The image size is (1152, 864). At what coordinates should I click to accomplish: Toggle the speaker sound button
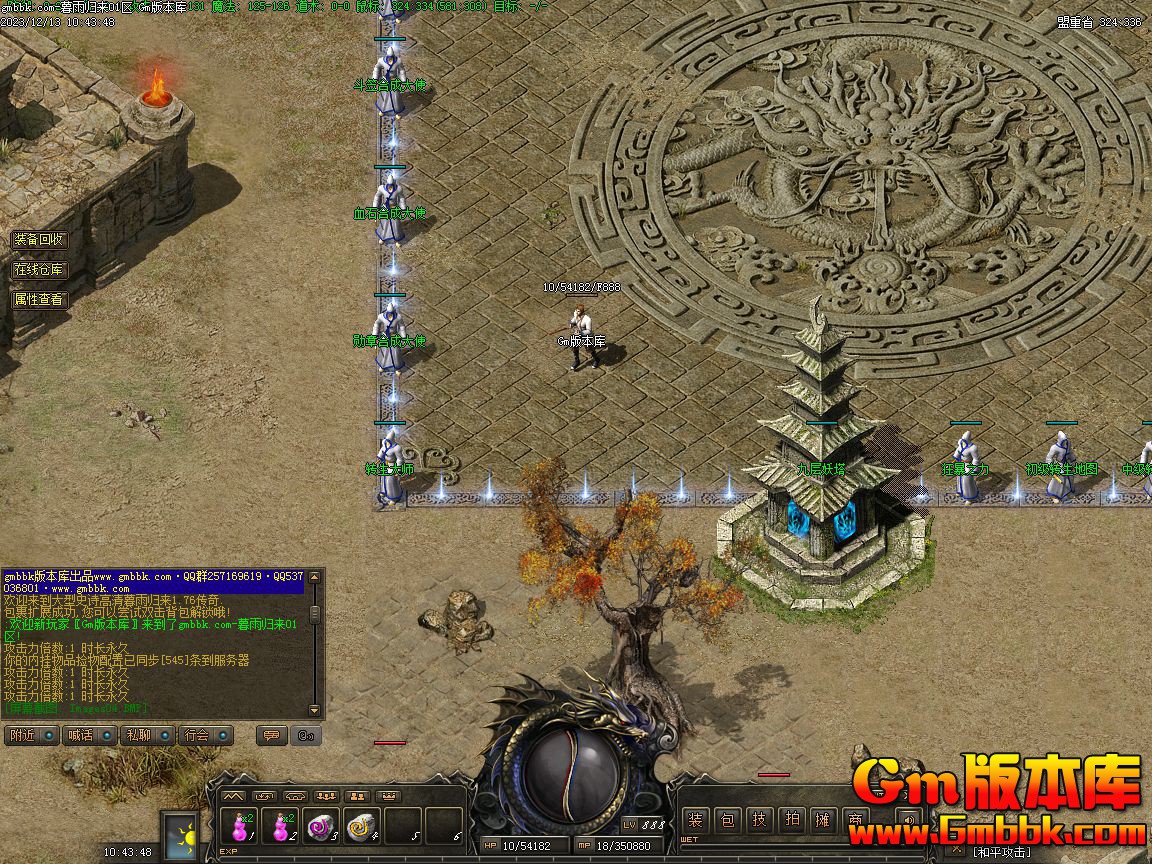point(908,820)
